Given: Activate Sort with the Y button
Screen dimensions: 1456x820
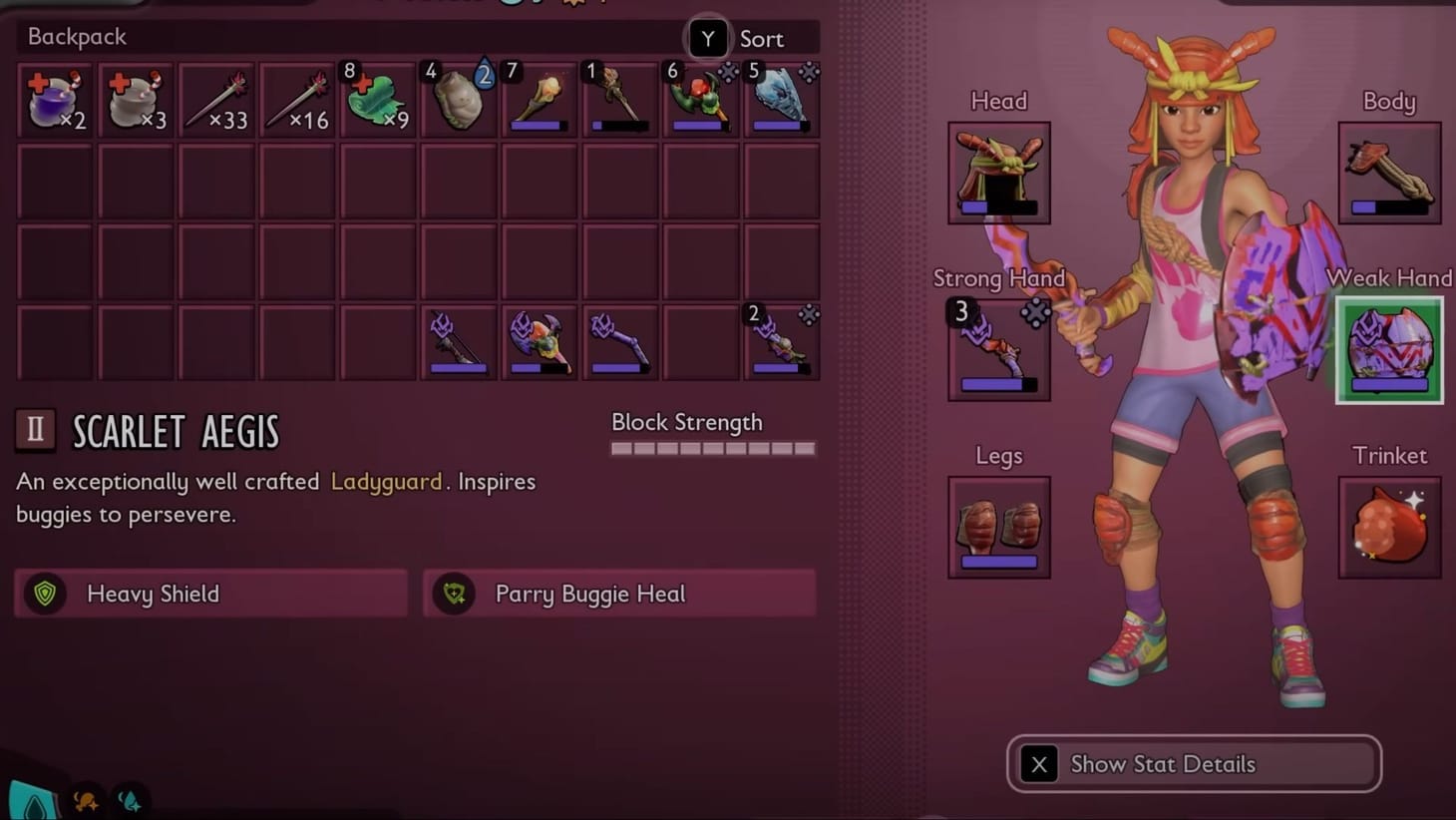Looking at the screenshot, I should pyautogui.click(x=708, y=37).
